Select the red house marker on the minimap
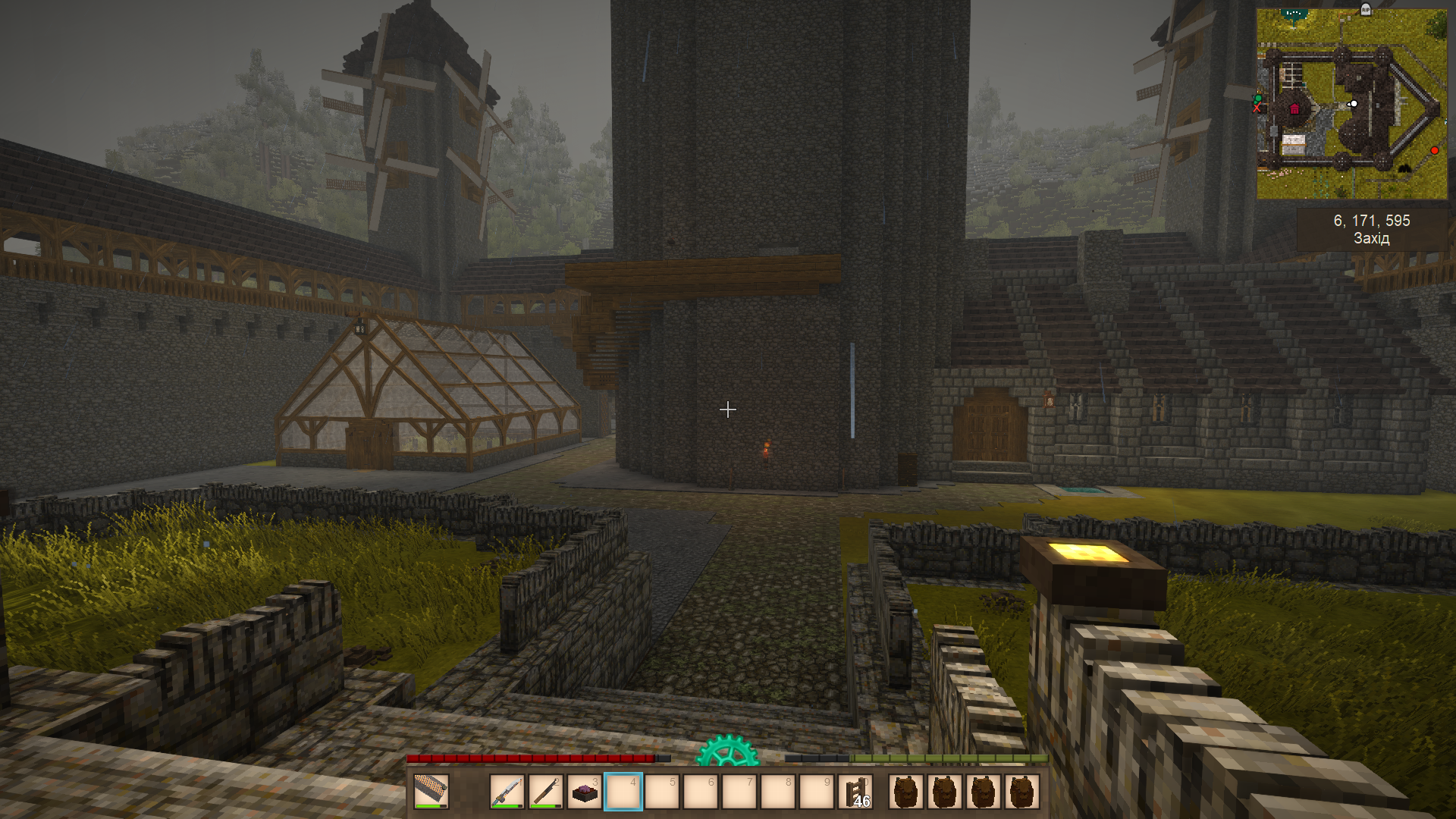Image resolution: width=1456 pixels, height=819 pixels. pos(1294,109)
